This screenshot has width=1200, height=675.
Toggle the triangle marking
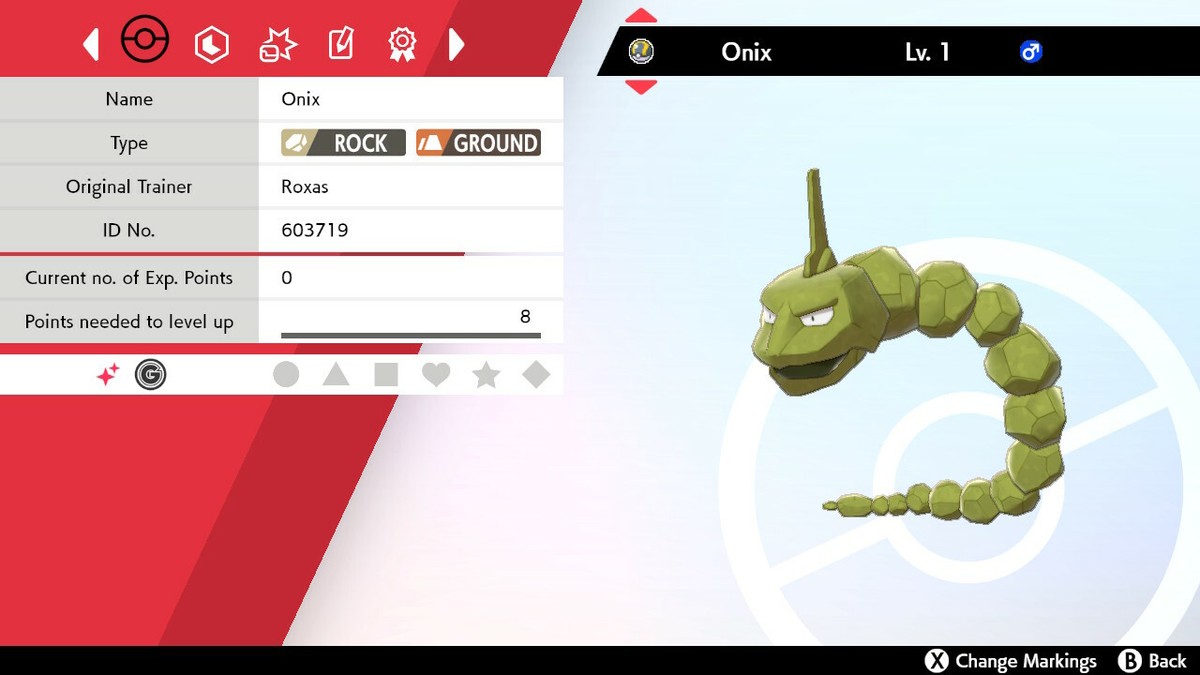[x=336, y=375]
